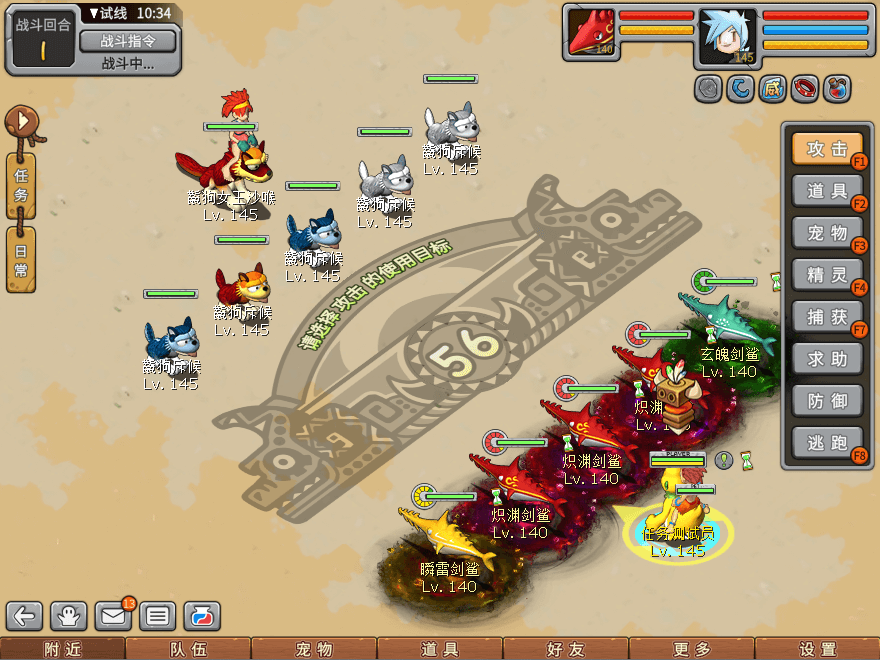Select the 宠物 (Pet) battle command
Viewport: 880px width, 660px height.
tap(827, 233)
